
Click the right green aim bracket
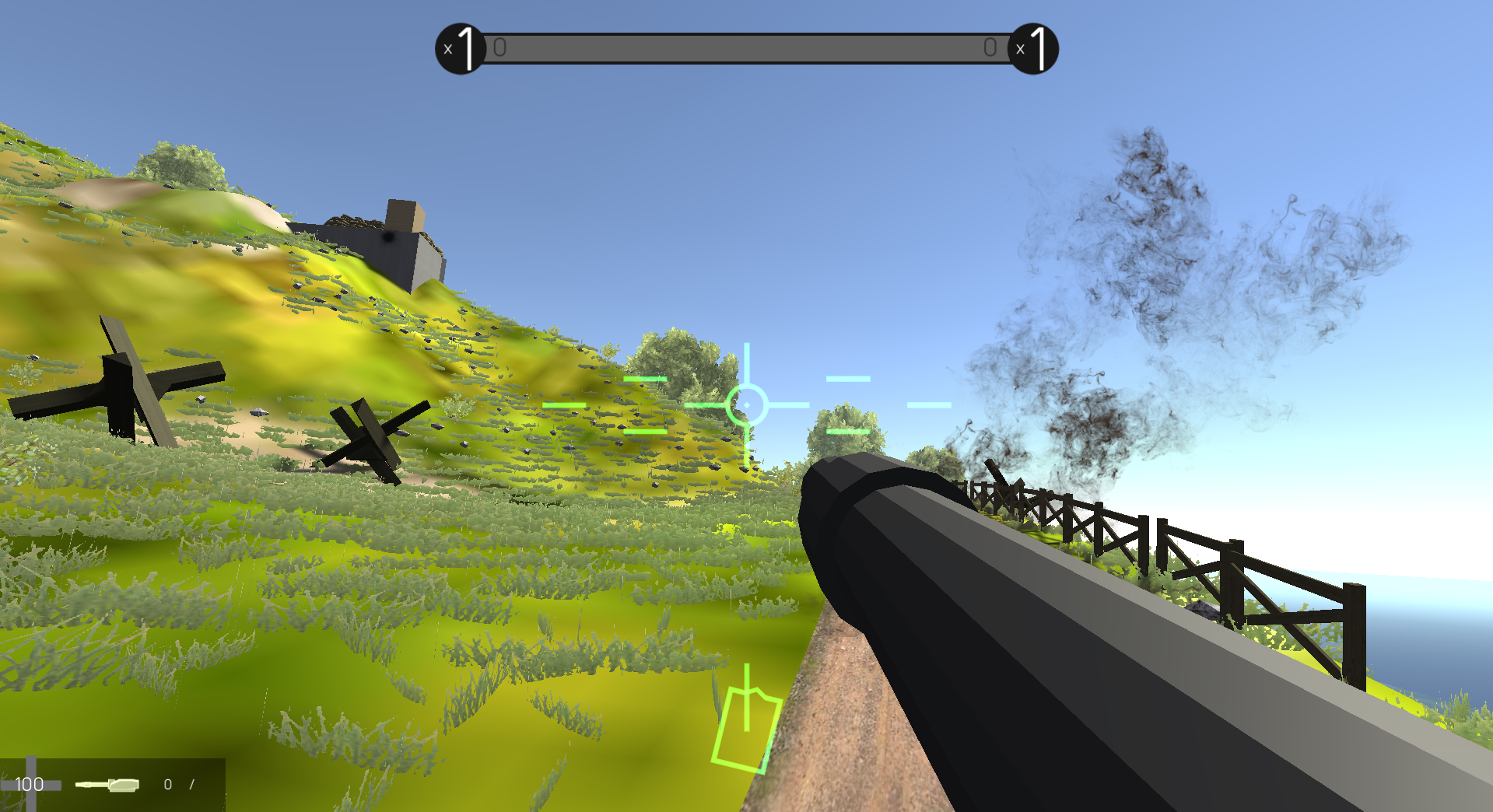pyautogui.click(x=929, y=404)
